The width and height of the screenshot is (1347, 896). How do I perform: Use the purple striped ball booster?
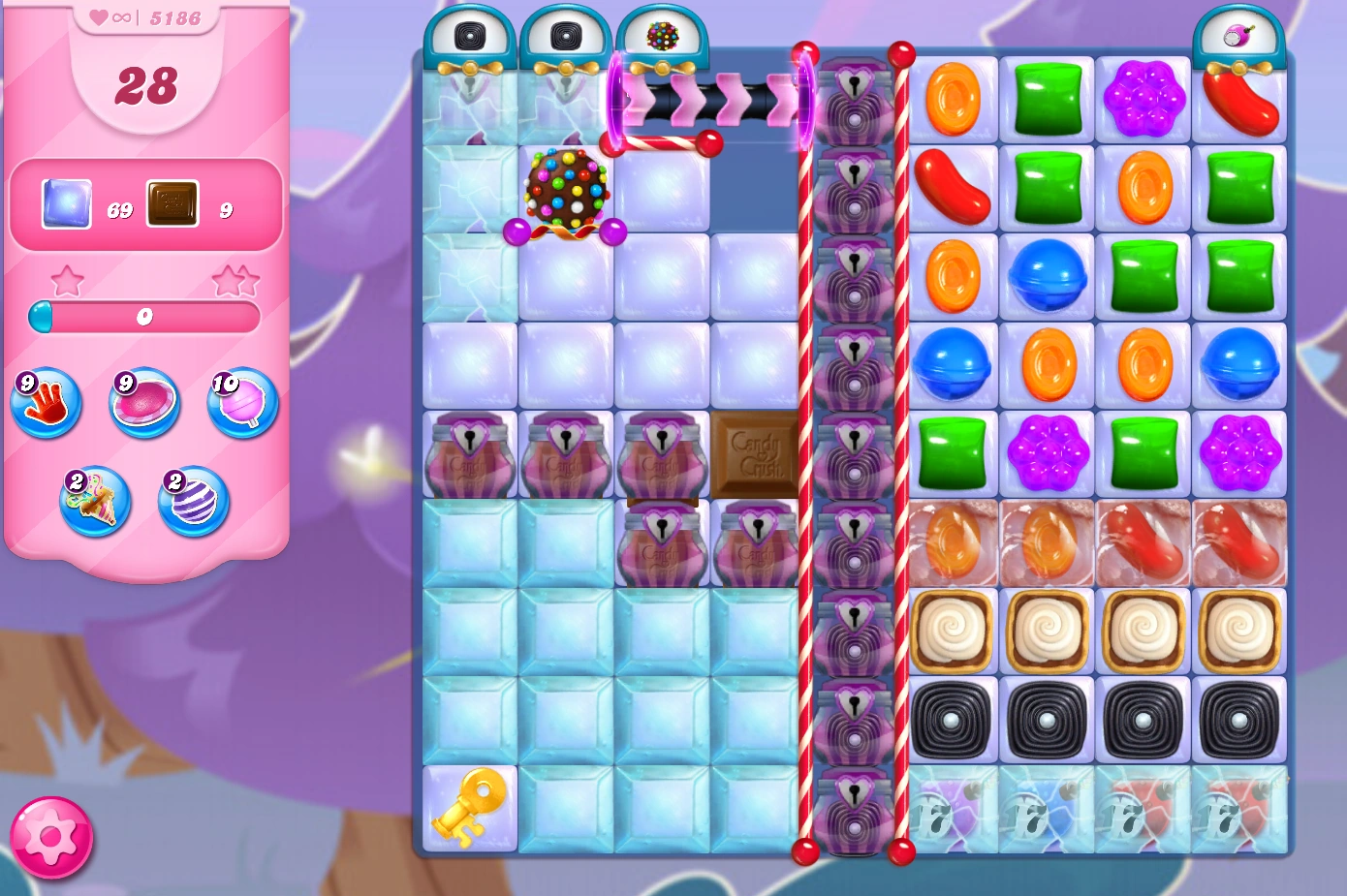click(191, 500)
